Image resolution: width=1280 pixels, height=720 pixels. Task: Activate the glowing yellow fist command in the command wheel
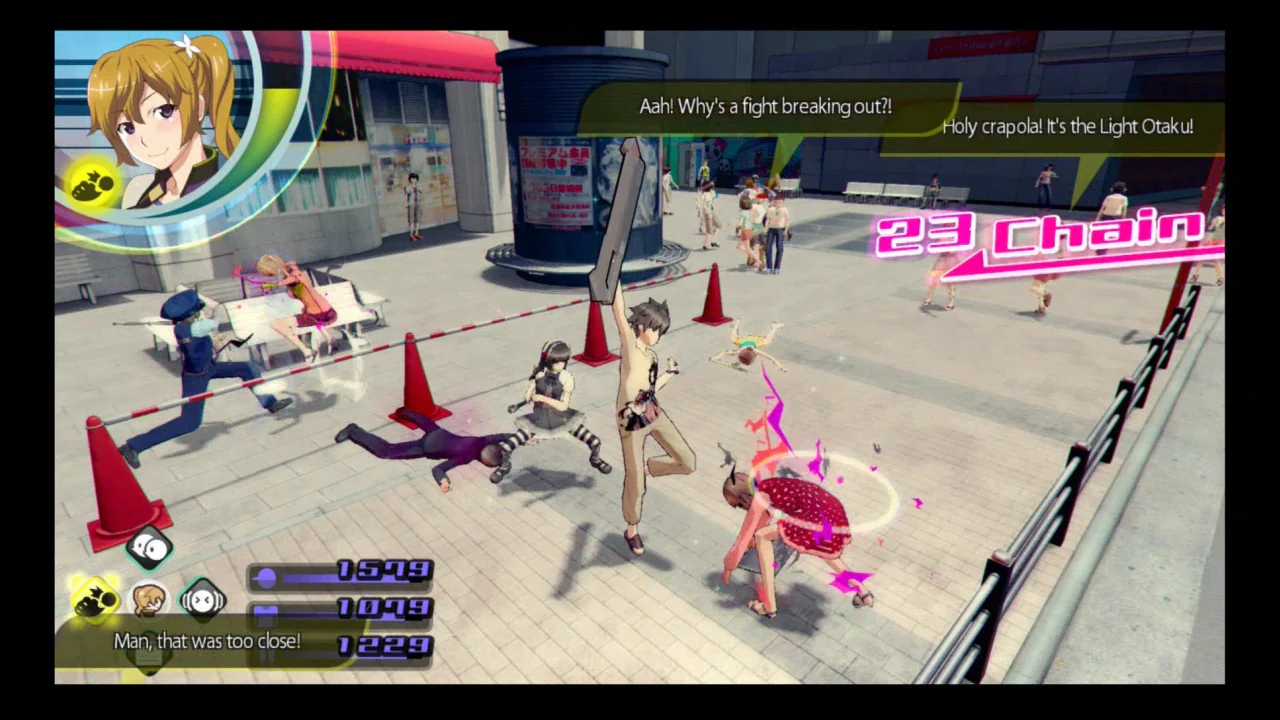tap(95, 599)
